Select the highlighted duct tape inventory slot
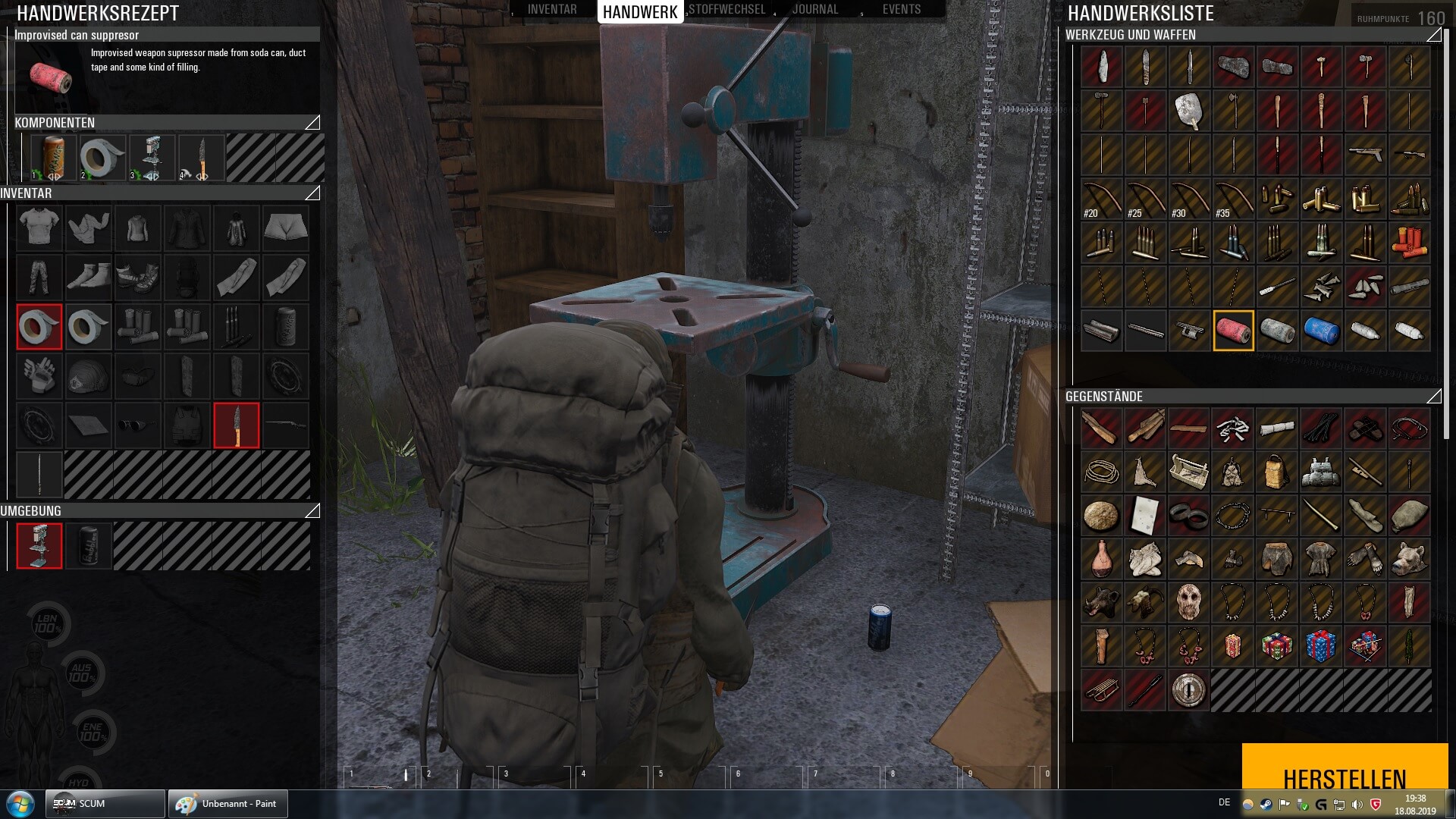Screen dimensions: 1456x819 tap(39, 327)
